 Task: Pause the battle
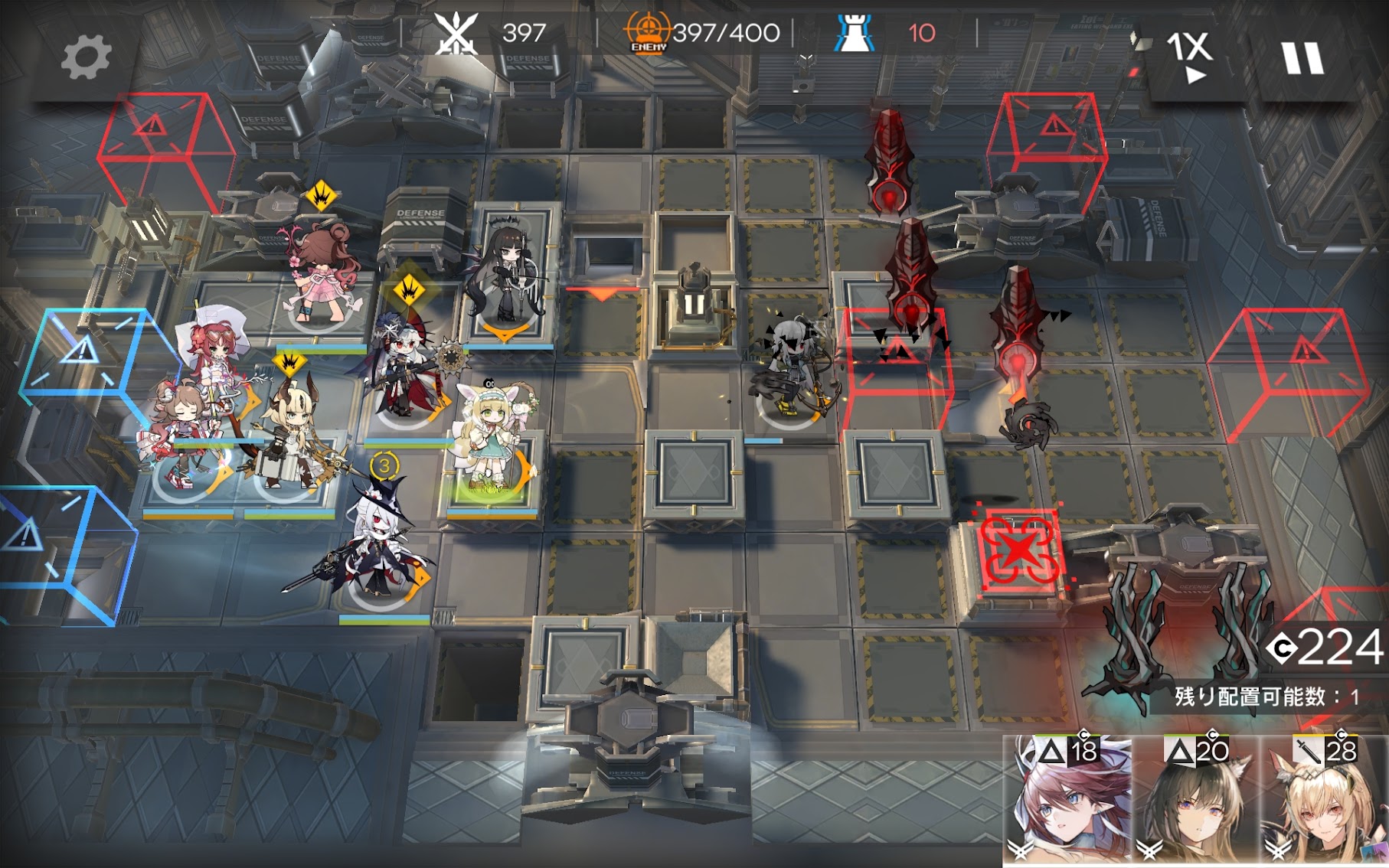pyautogui.click(x=1302, y=58)
